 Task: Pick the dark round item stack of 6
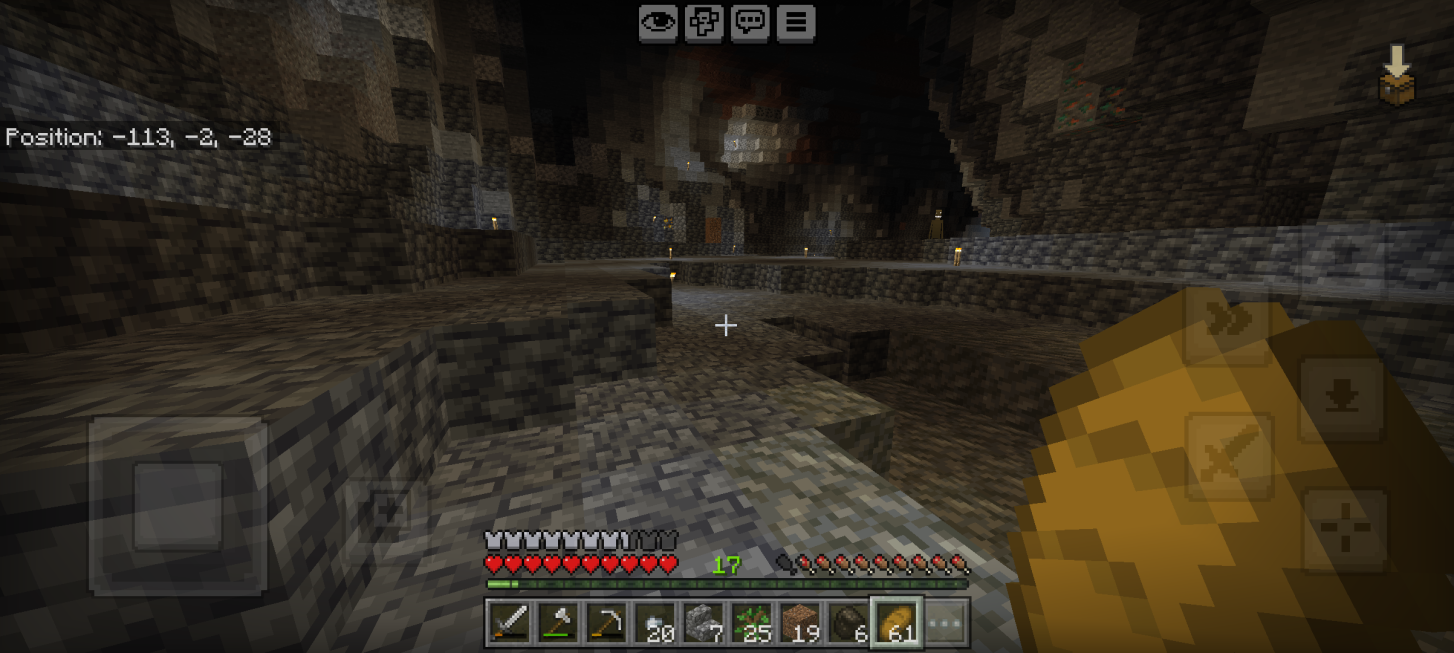click(x=847, y=622)
